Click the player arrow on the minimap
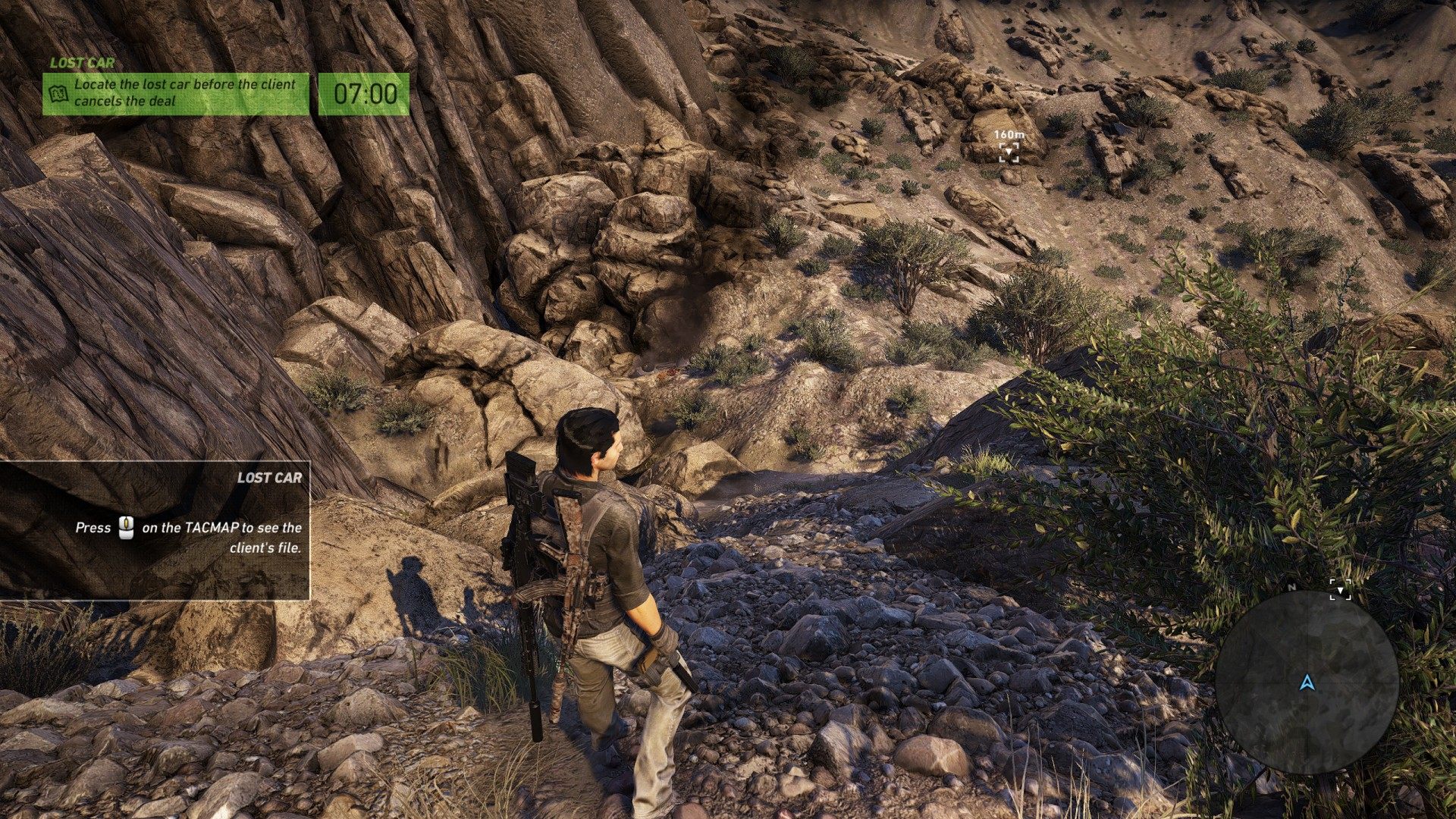Image resolution: width=1456 pixels, height=819 pixels. [x=1306, y=683]
